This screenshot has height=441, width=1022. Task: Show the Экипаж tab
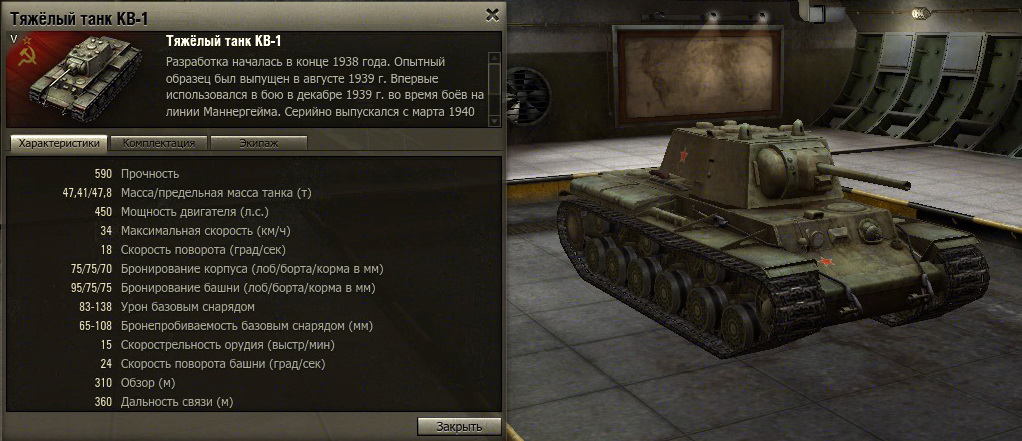[x=258, y=143]
